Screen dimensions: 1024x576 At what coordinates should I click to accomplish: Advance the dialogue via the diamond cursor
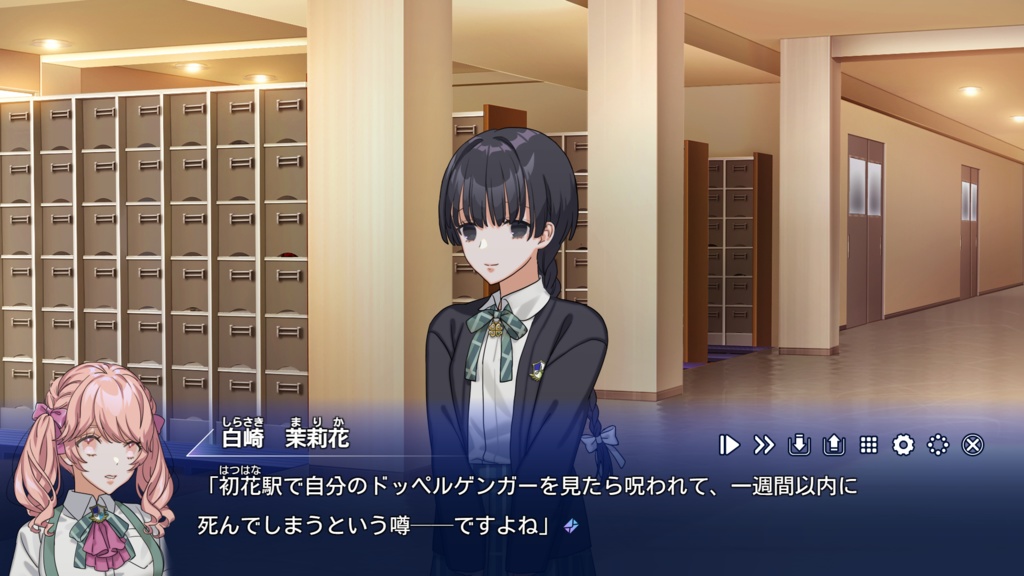[x=571, y=524]
